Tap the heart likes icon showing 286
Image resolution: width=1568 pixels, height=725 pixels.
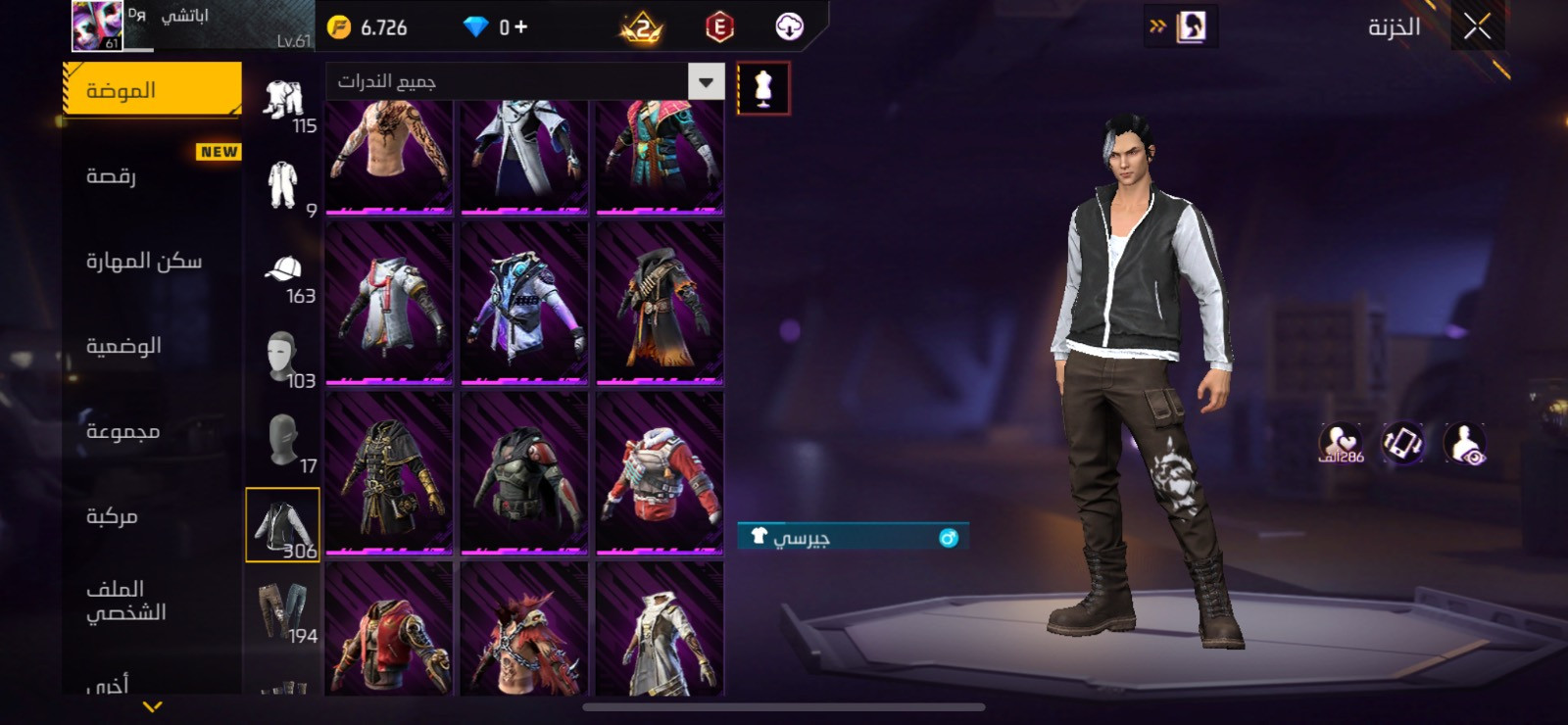[x=1341, y=443]
